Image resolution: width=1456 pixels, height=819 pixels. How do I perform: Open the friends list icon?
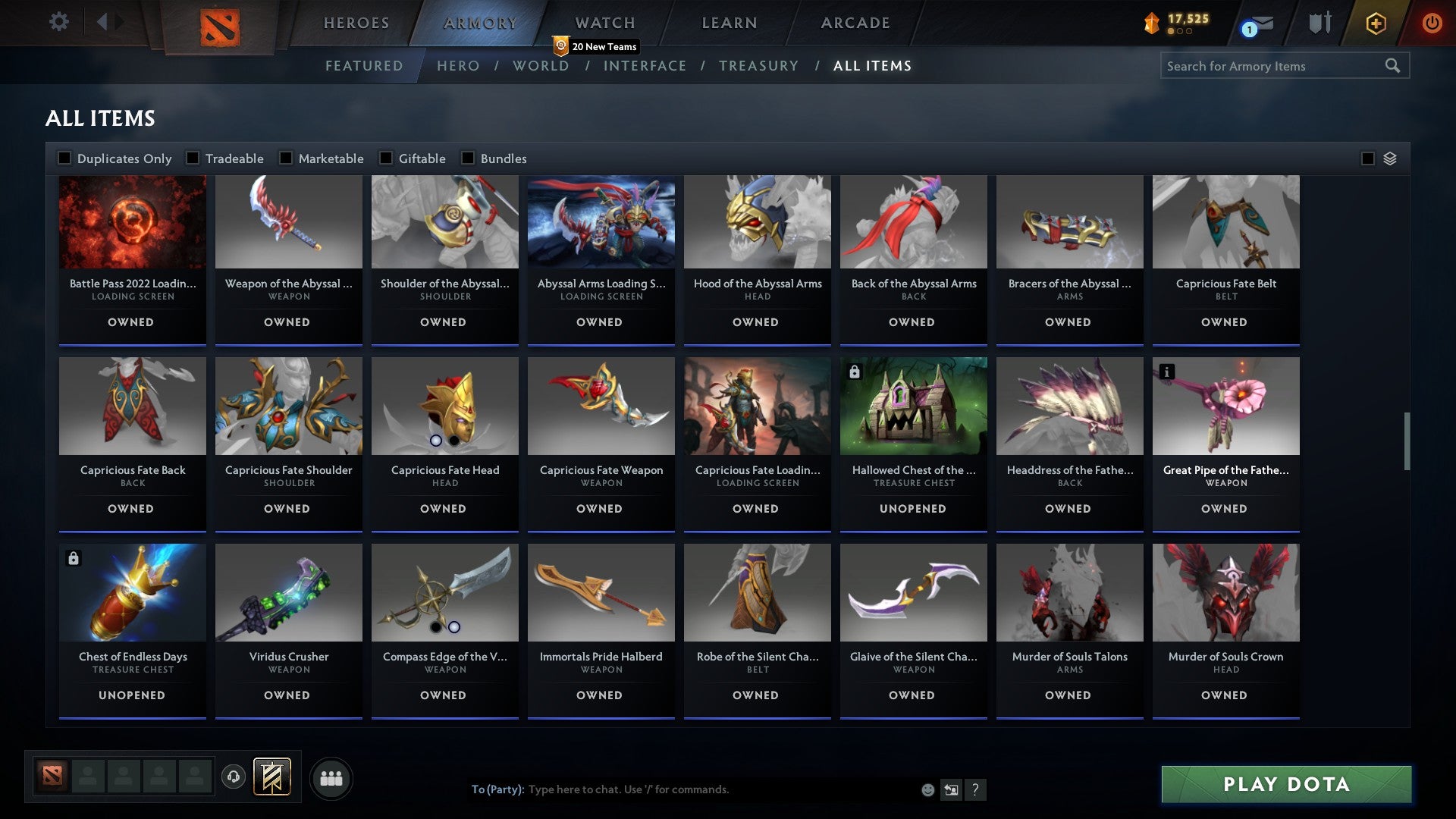(331, 777)
